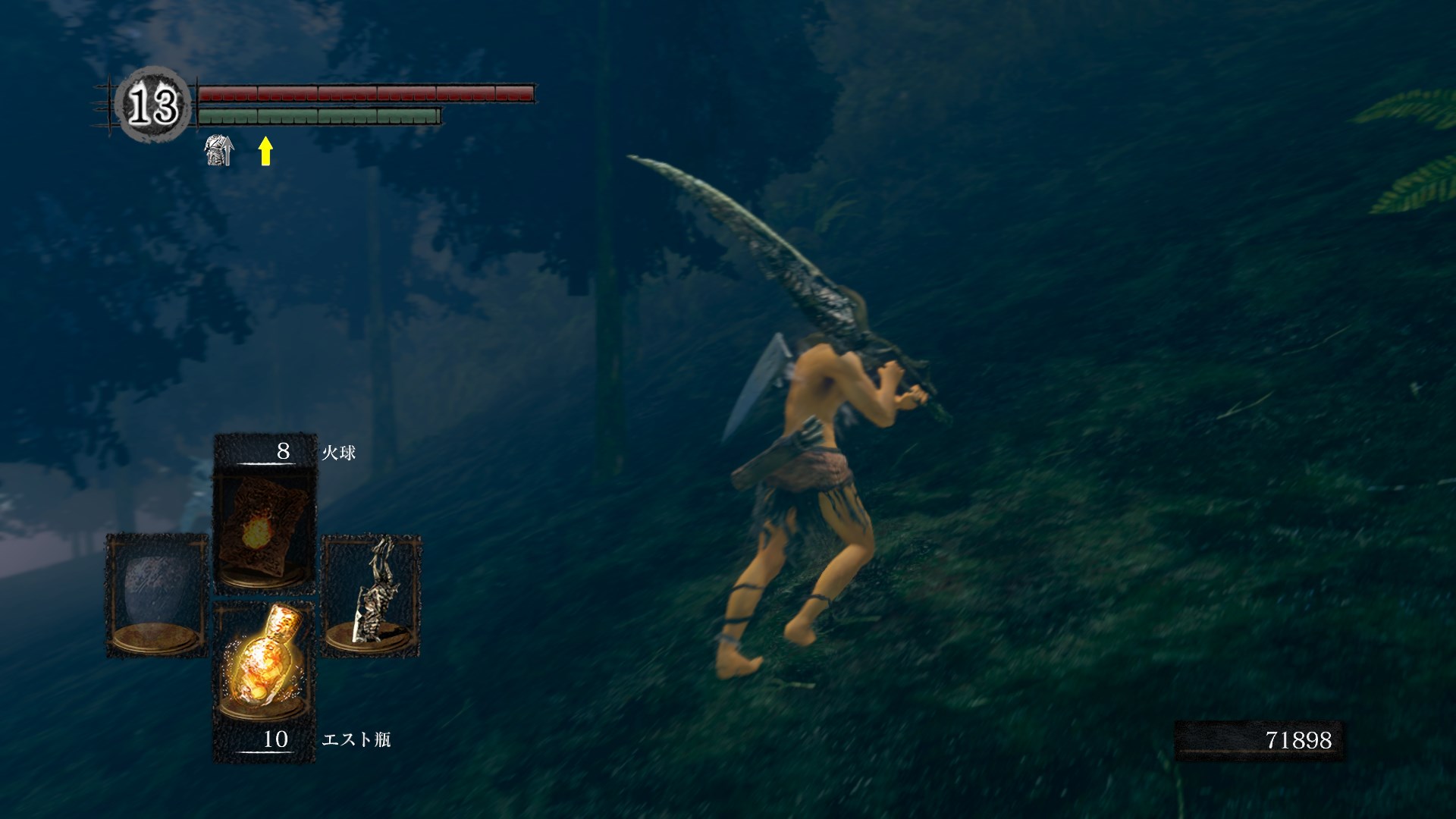
Task: Click the humanity counter emblem
Action: 153,104
